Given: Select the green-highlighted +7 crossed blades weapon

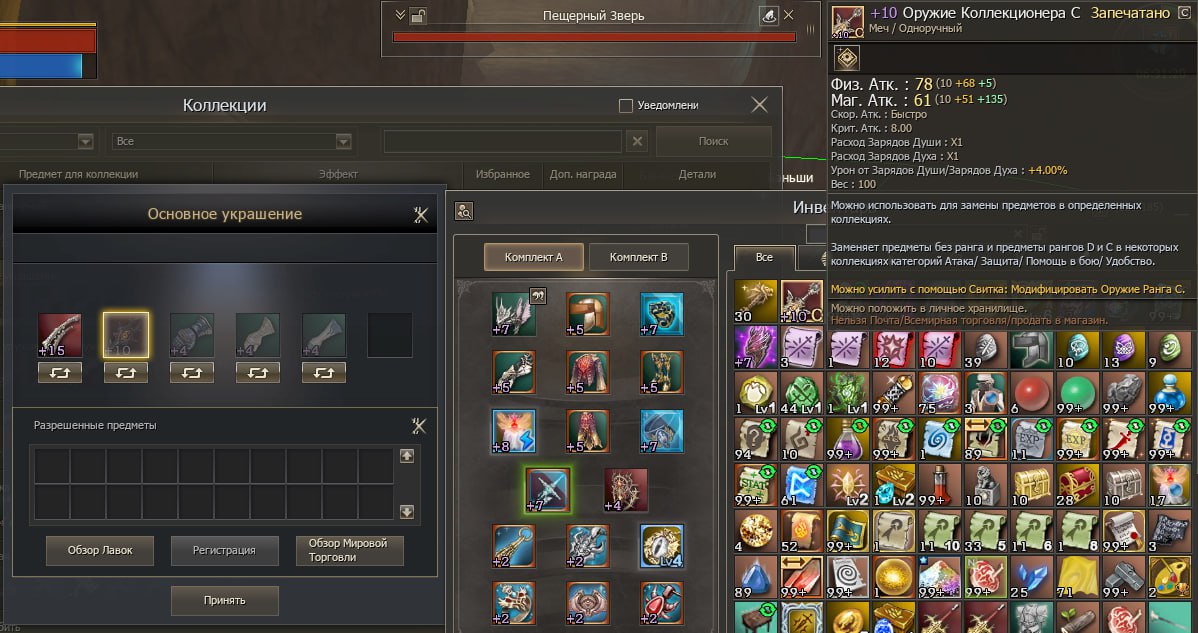Looking at the screenshot, I should (548, 489).
